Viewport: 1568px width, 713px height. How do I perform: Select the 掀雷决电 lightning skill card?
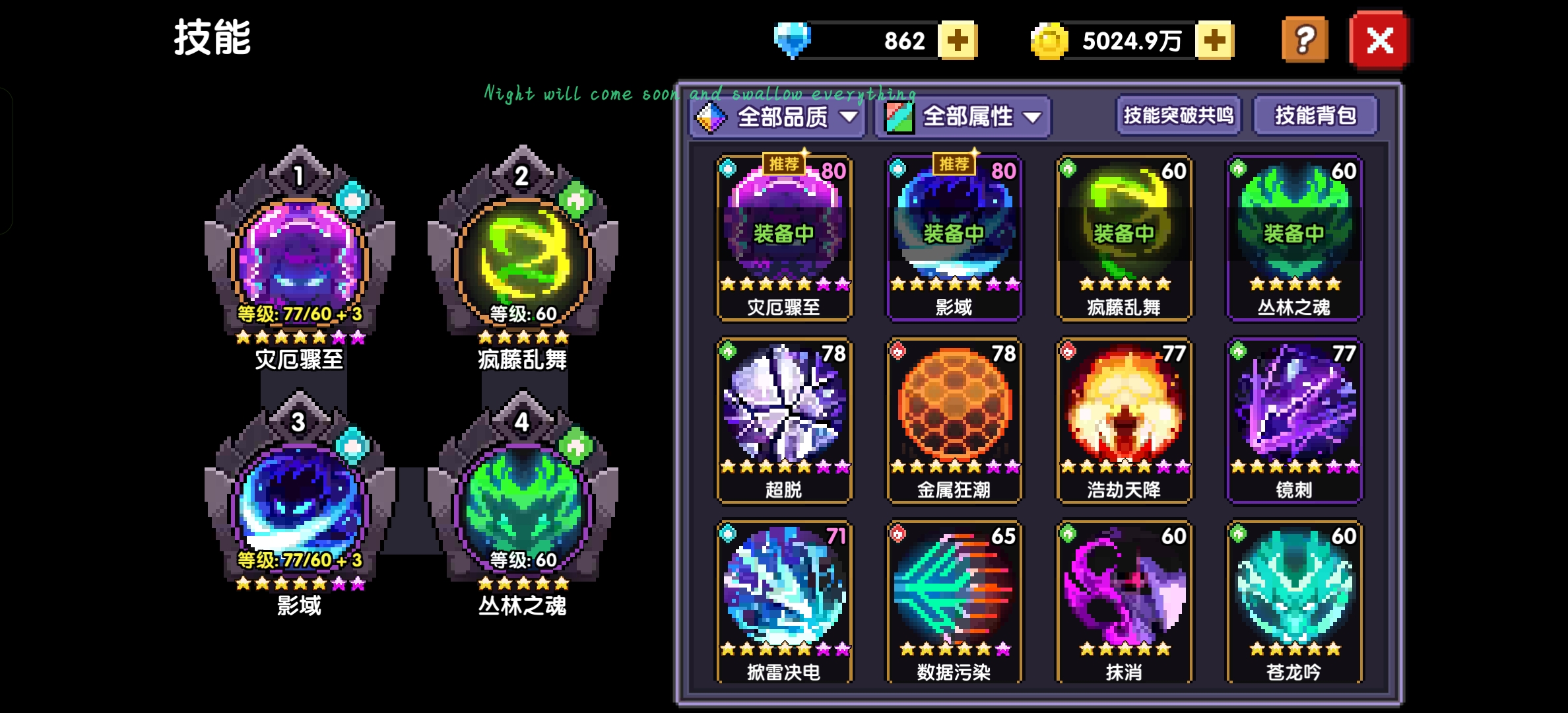pyautogui.click(x=784, y=602)
